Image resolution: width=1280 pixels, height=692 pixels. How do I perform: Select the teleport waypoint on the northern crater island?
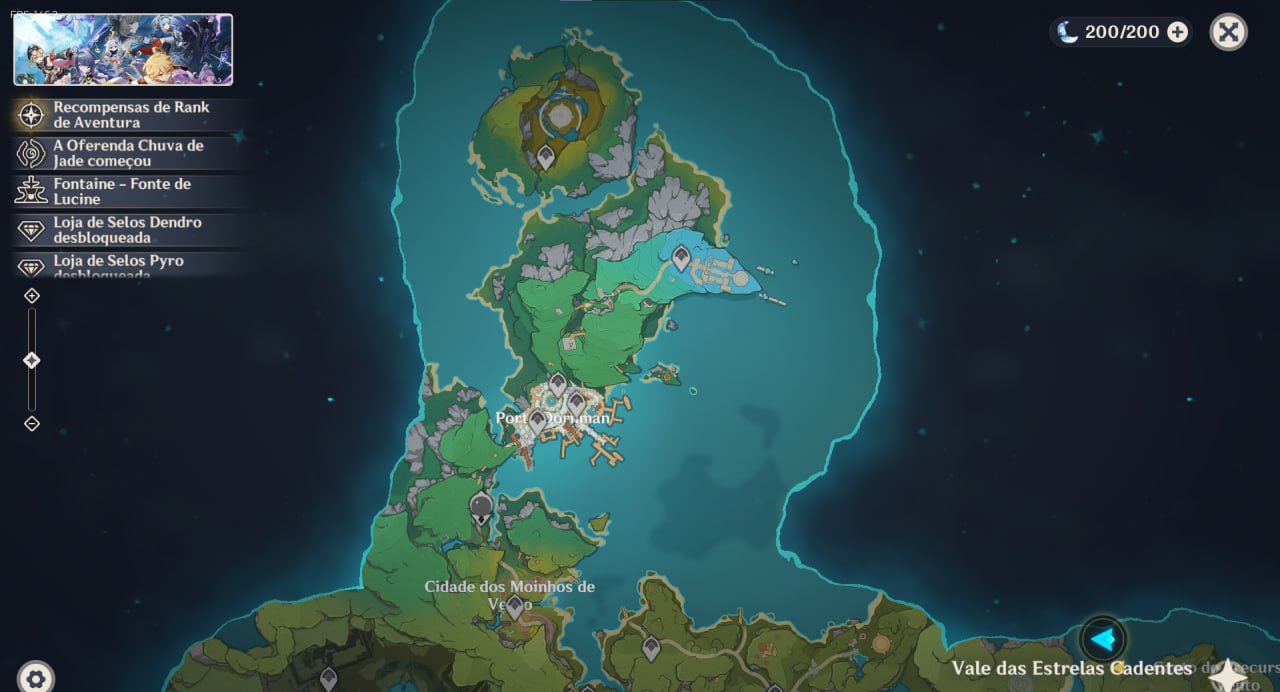546,156
